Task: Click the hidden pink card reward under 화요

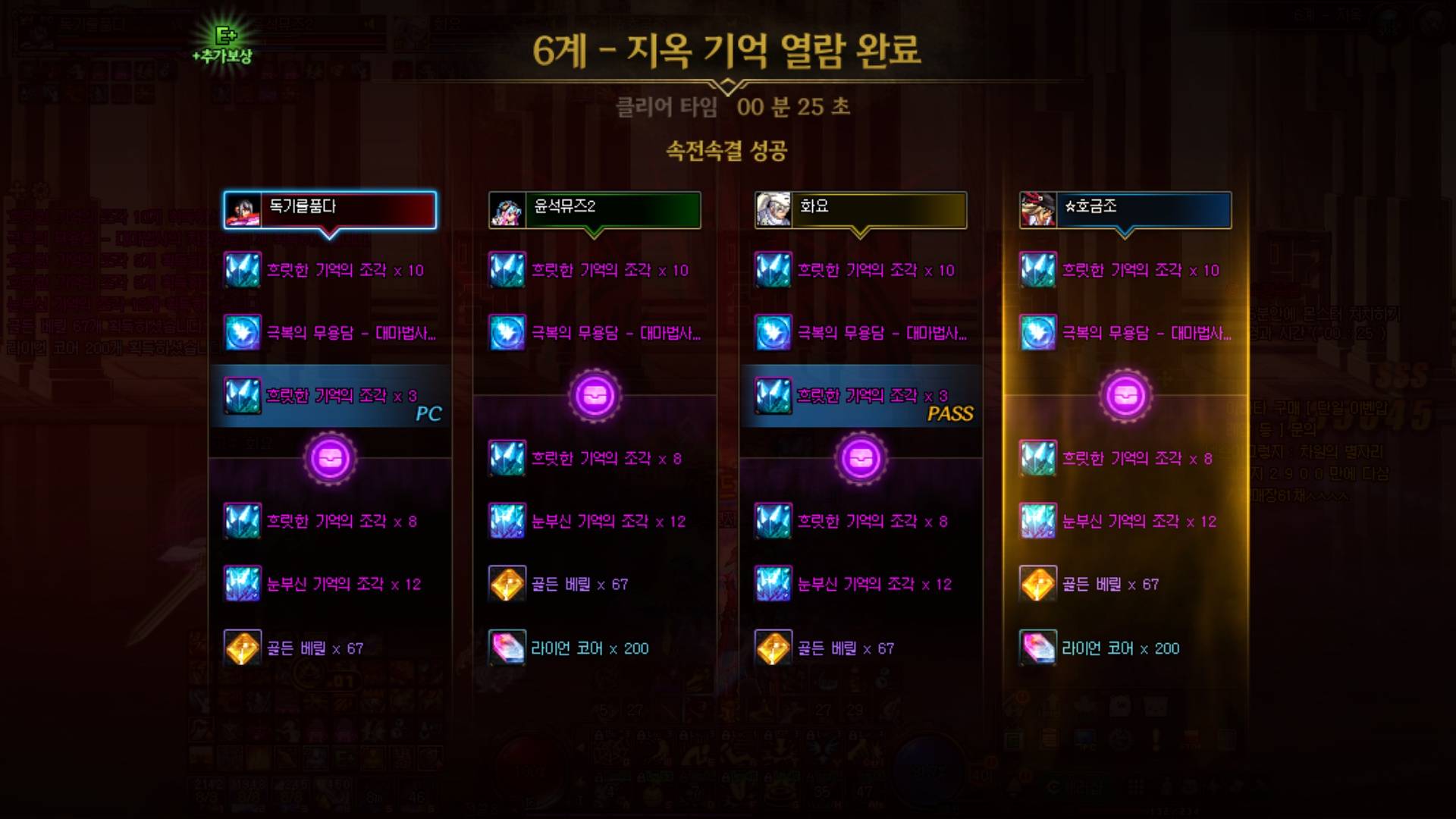Action: [862, 459]
